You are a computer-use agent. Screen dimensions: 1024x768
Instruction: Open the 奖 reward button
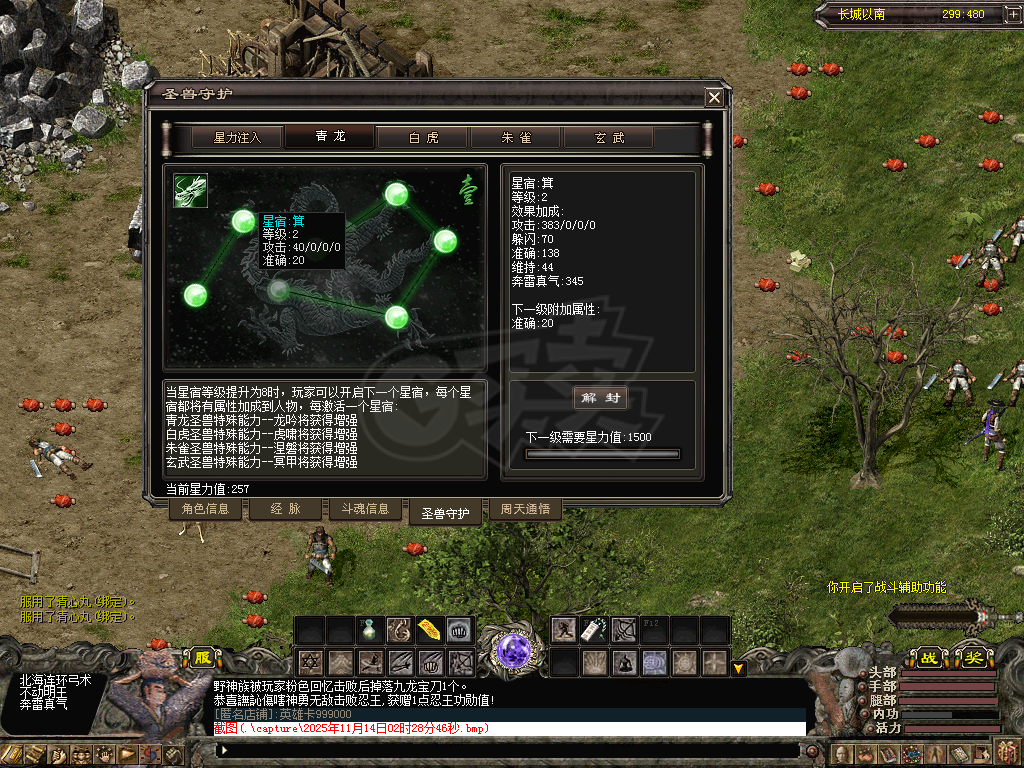[973, 657]
